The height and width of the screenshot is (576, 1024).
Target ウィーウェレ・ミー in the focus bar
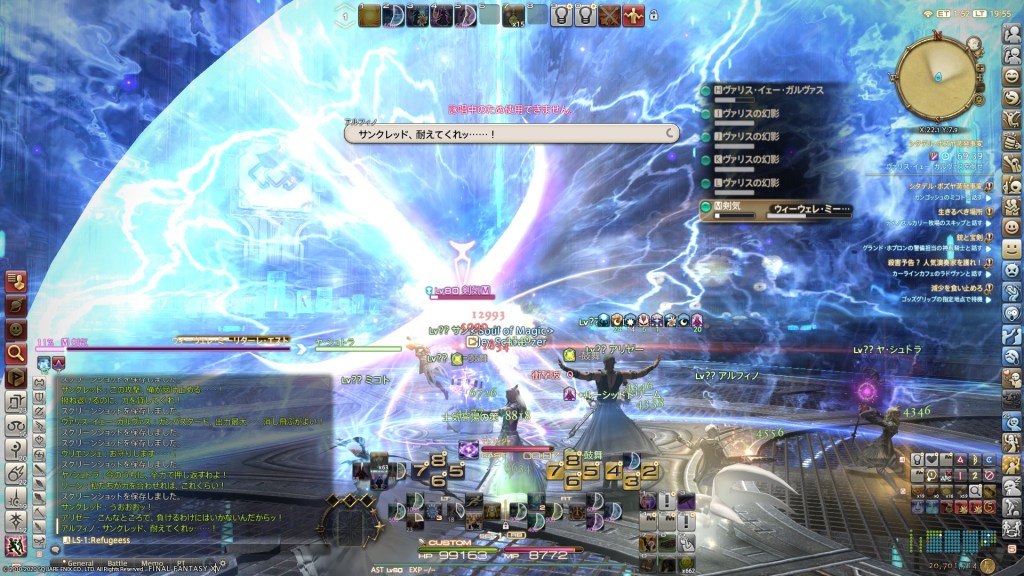coord(810,209)
